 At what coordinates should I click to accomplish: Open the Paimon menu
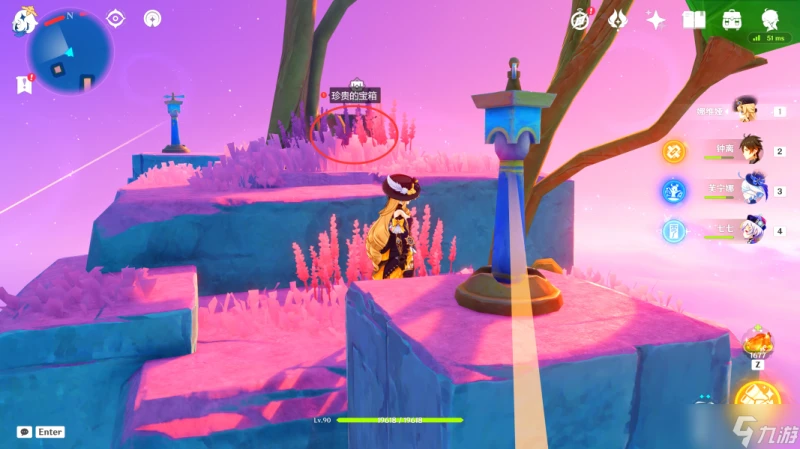click(x=24, y=23)
